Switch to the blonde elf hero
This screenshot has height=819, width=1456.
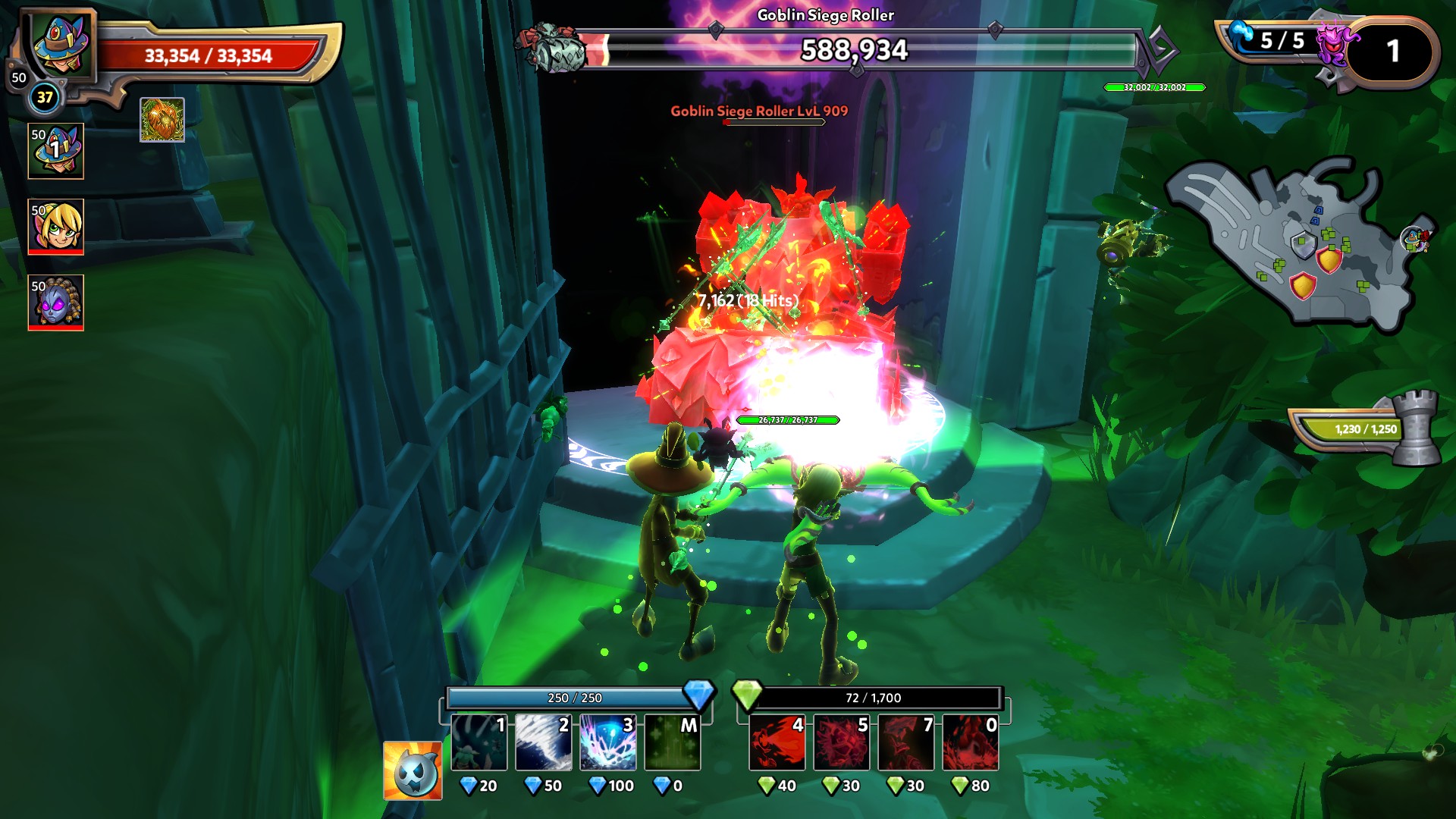pyautogui.click(x=56, y=227)
